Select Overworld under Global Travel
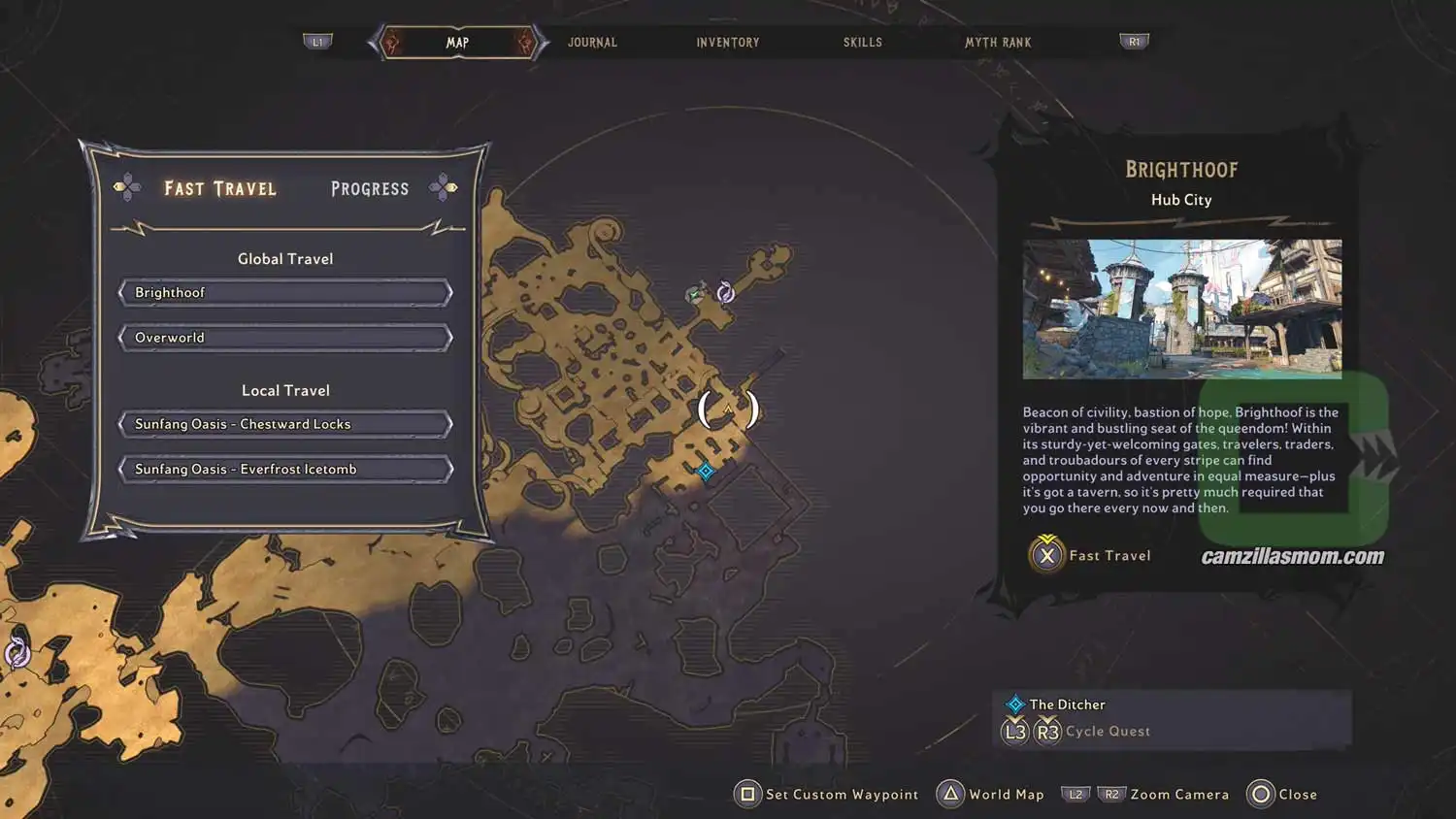The width and height of the screenshot is (1456, 819). (284, 337)
